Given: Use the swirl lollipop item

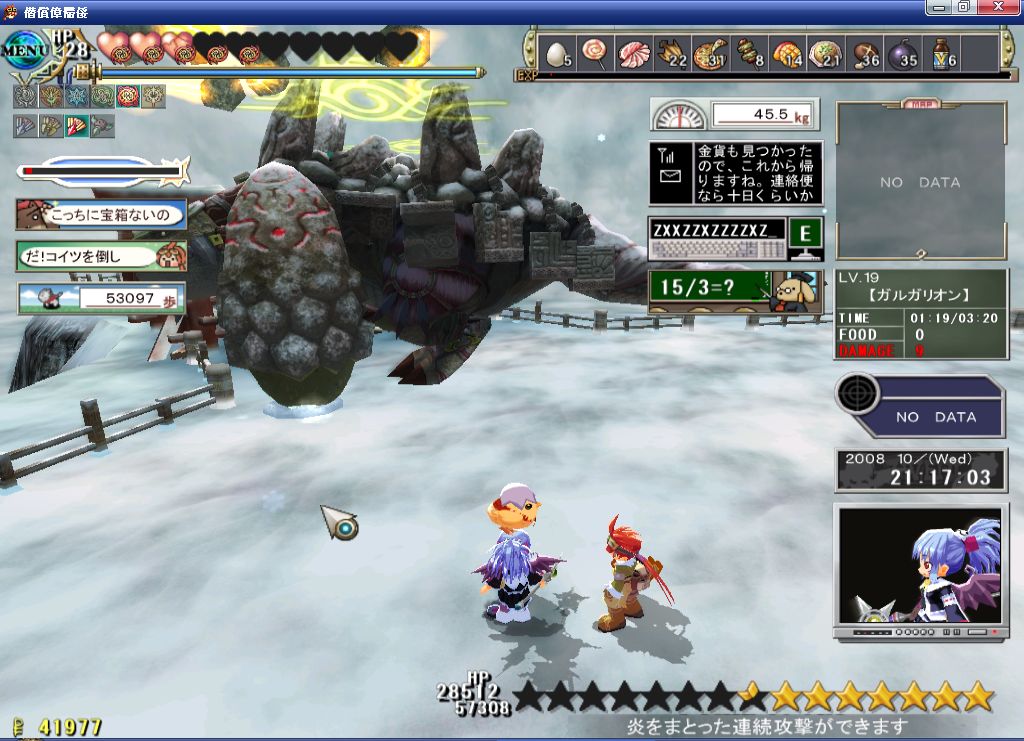Looking at the screenshot, I should coord(595,53).
